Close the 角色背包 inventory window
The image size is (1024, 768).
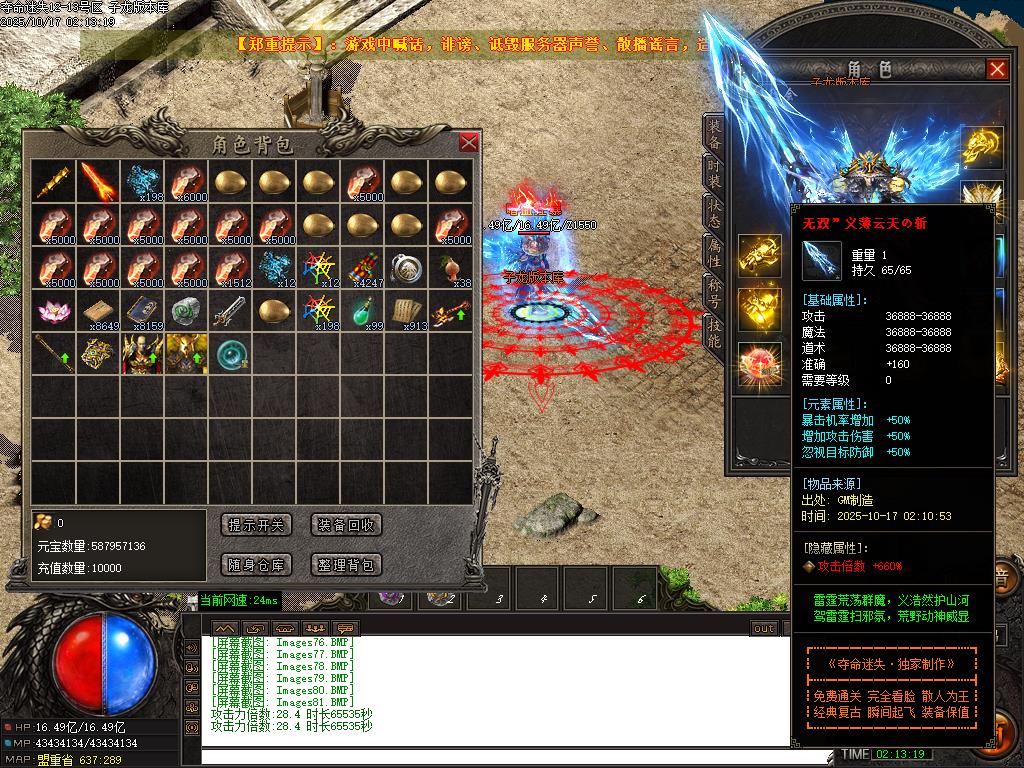click(468, 142)
